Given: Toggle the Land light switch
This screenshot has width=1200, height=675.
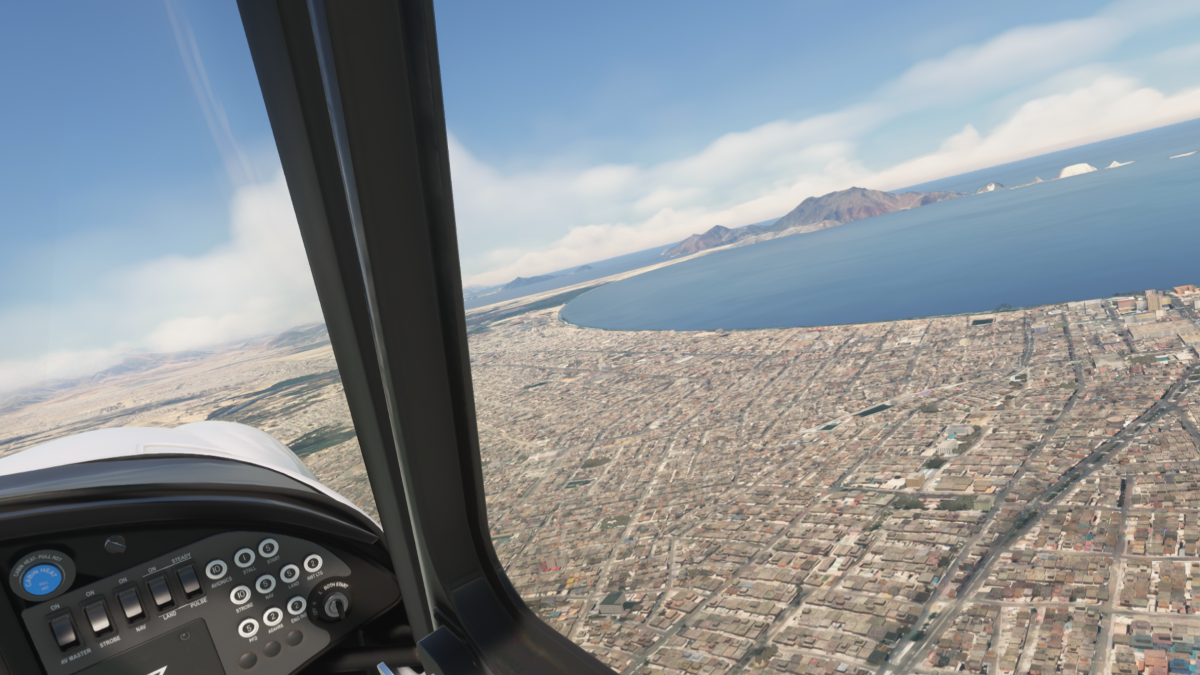Looking at the screenshot, I should click(160, 592).
